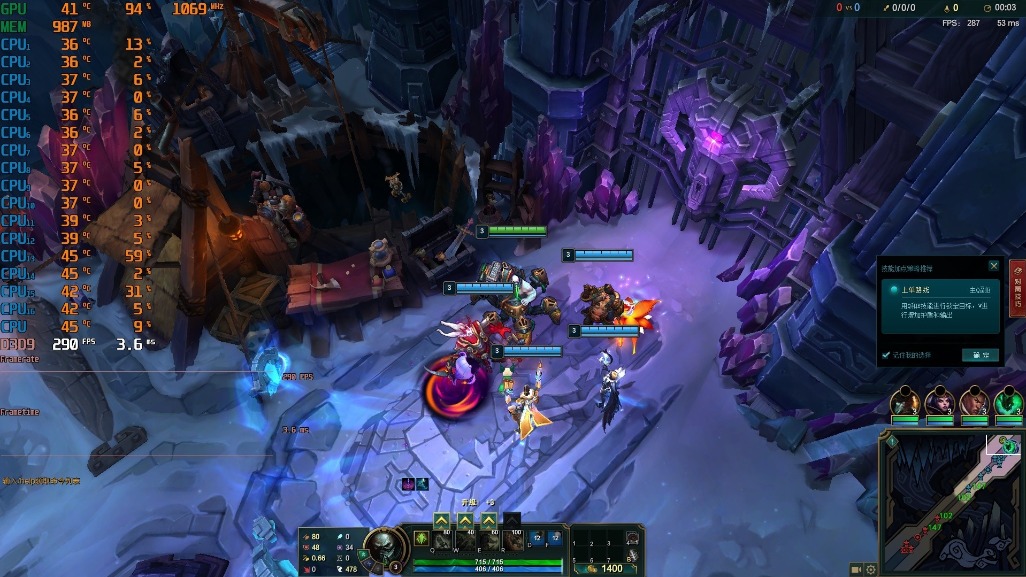Use the D summoner spell
This screenshot has height=577, width=1026.
click(540, 539)
